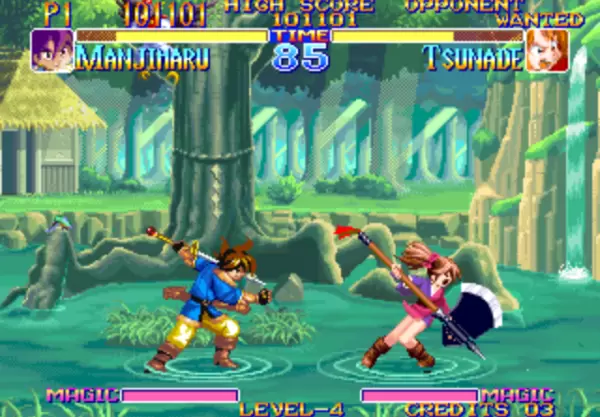Click Manjimaru's character portrait
This screenshot has height=417, width=600.
coord(51,50)
